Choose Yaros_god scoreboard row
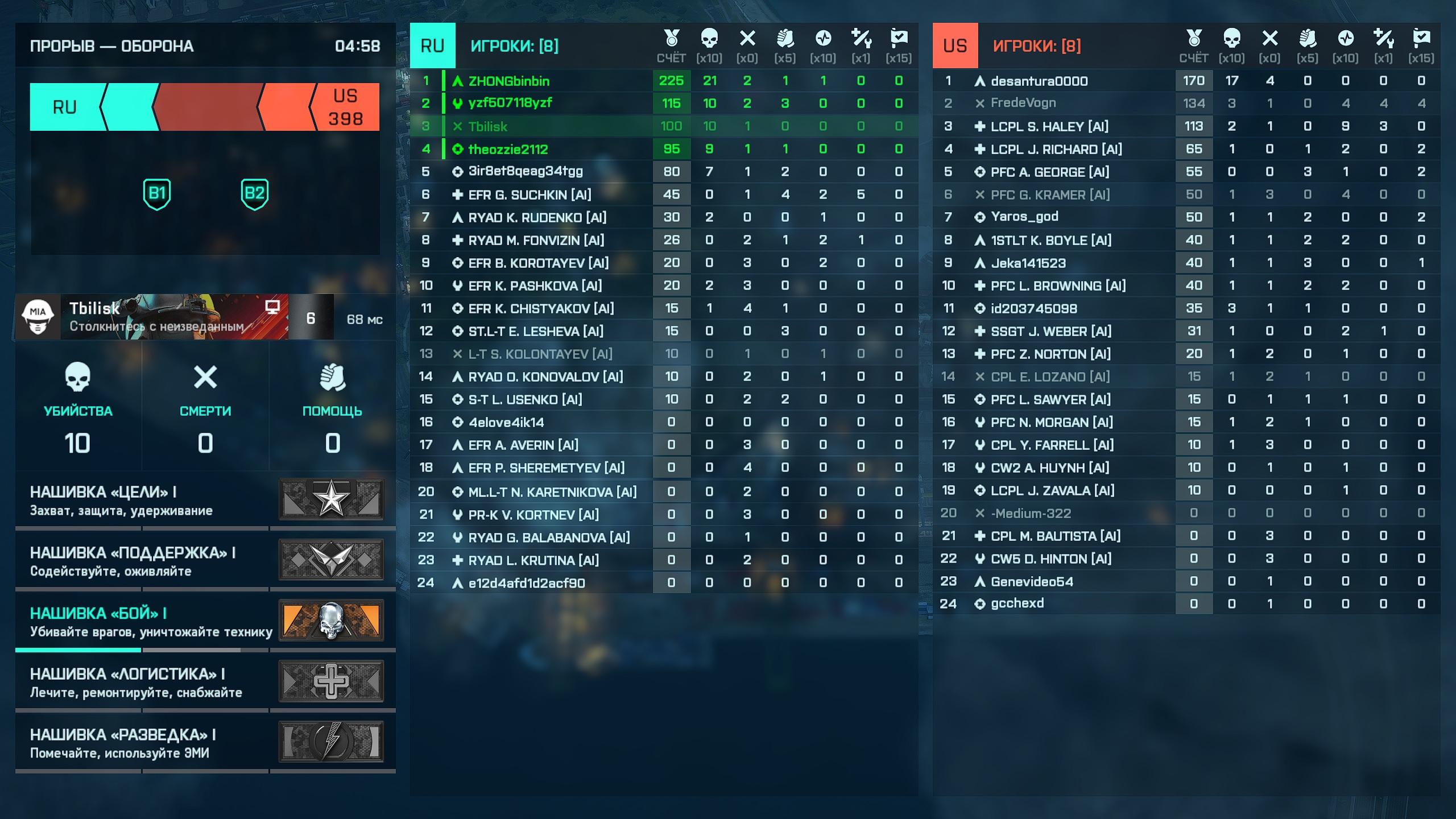Viewport: 1456px width, 819px height. point(1024,217)
